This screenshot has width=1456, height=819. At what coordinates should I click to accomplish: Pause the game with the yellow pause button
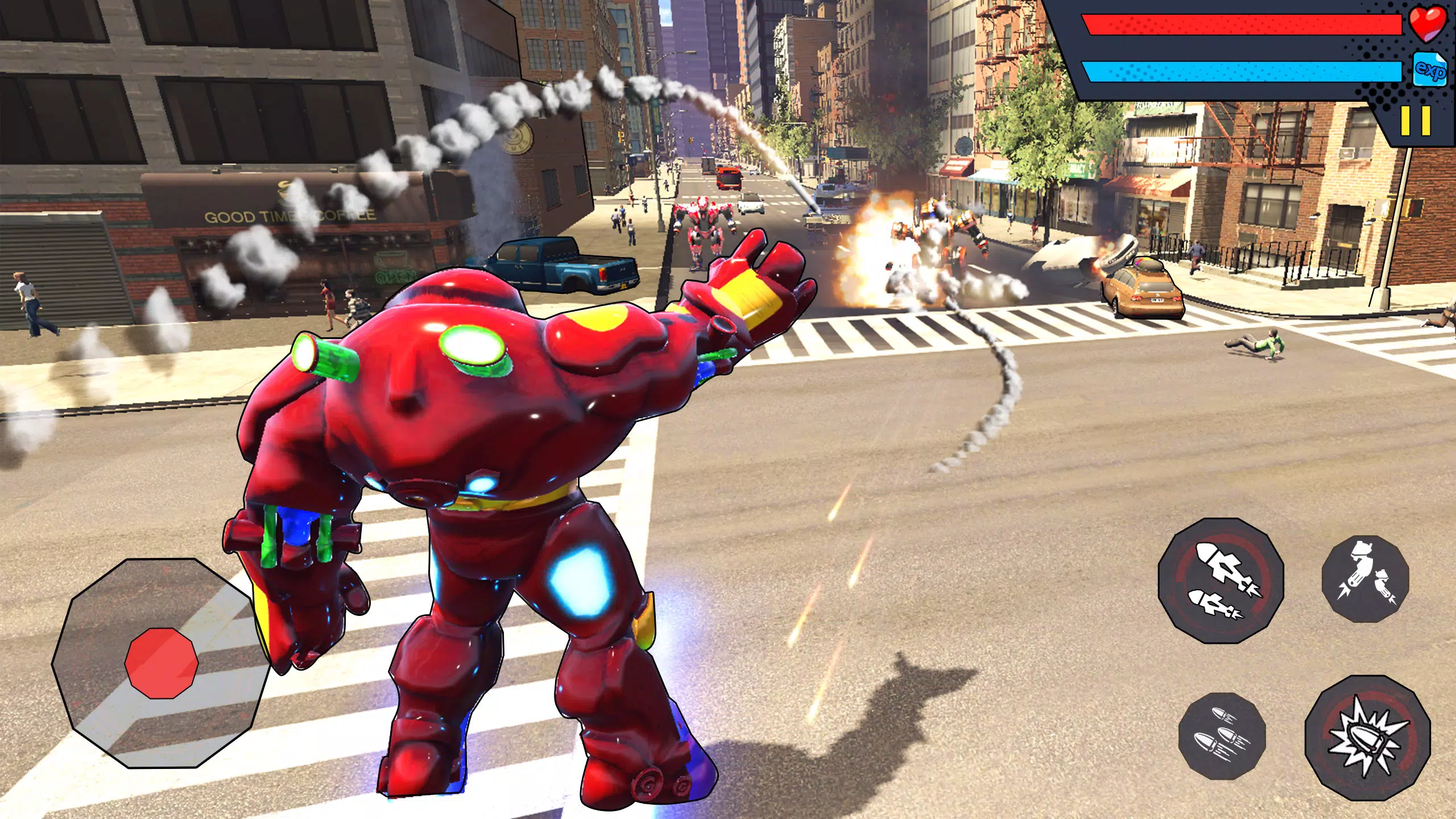[1415, 121]
